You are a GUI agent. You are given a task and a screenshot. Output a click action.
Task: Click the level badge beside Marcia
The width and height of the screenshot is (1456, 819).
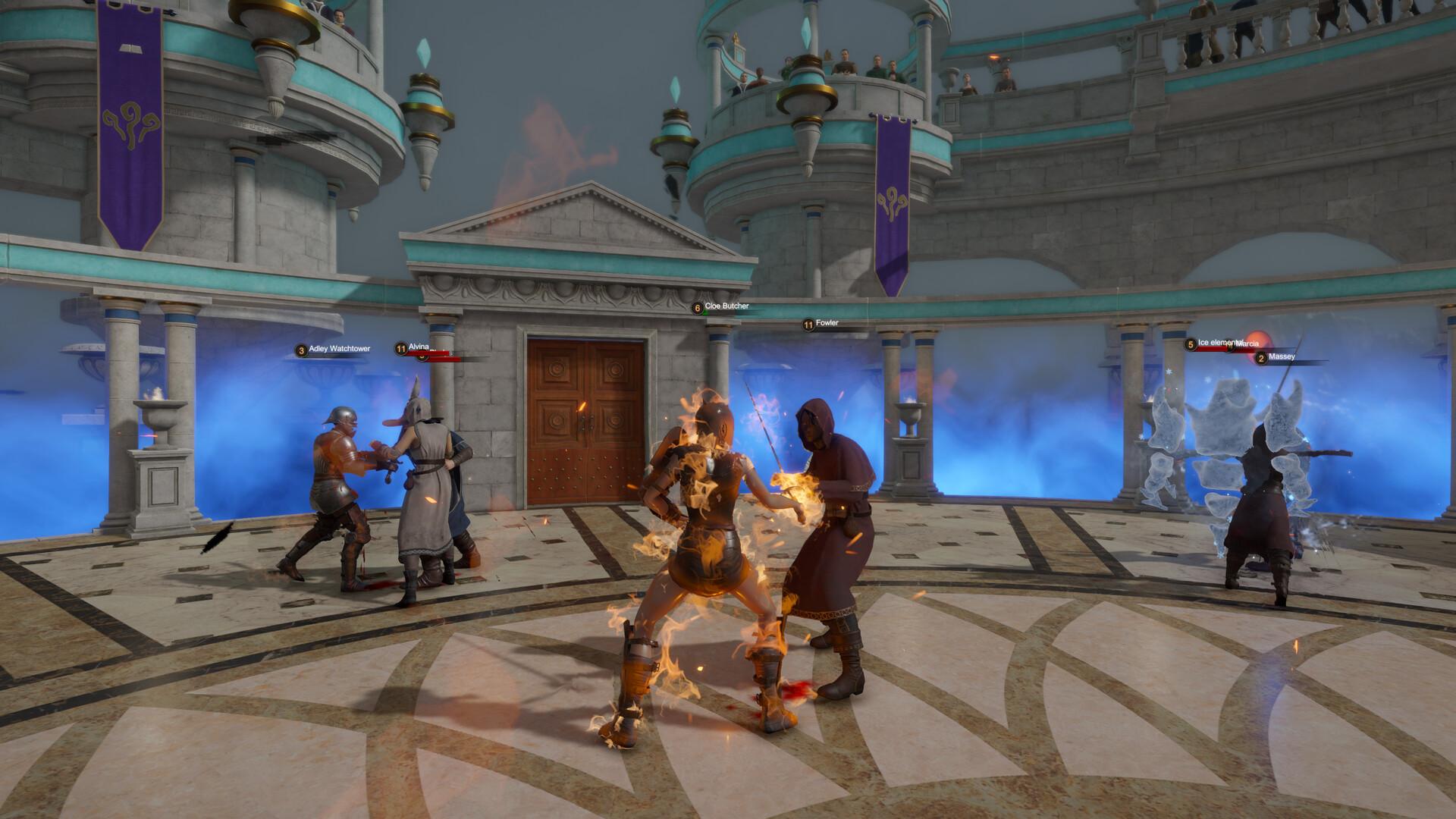click(1229, 346)
